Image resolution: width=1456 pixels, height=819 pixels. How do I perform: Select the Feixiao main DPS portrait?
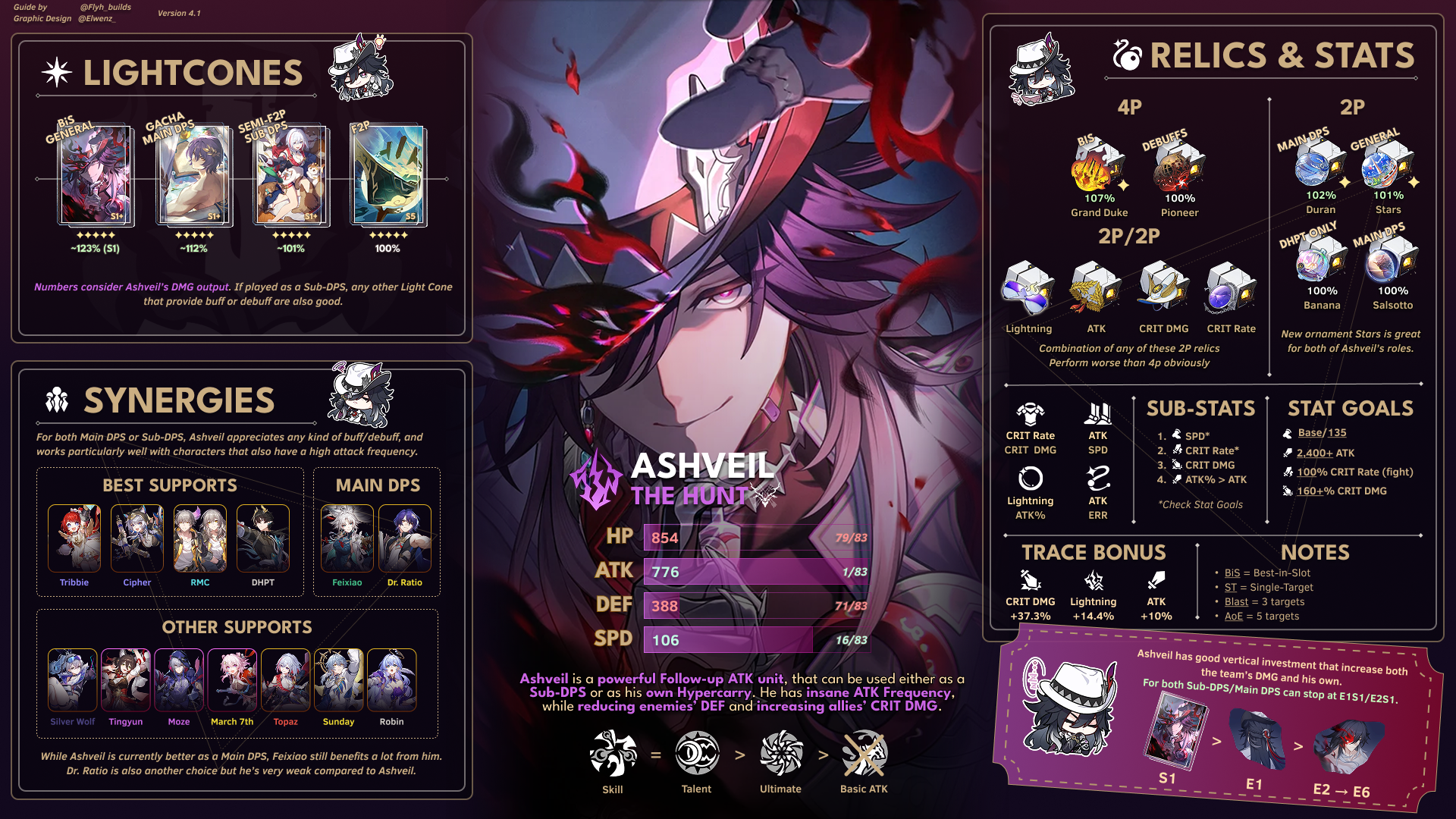click(x=347, y=538)
